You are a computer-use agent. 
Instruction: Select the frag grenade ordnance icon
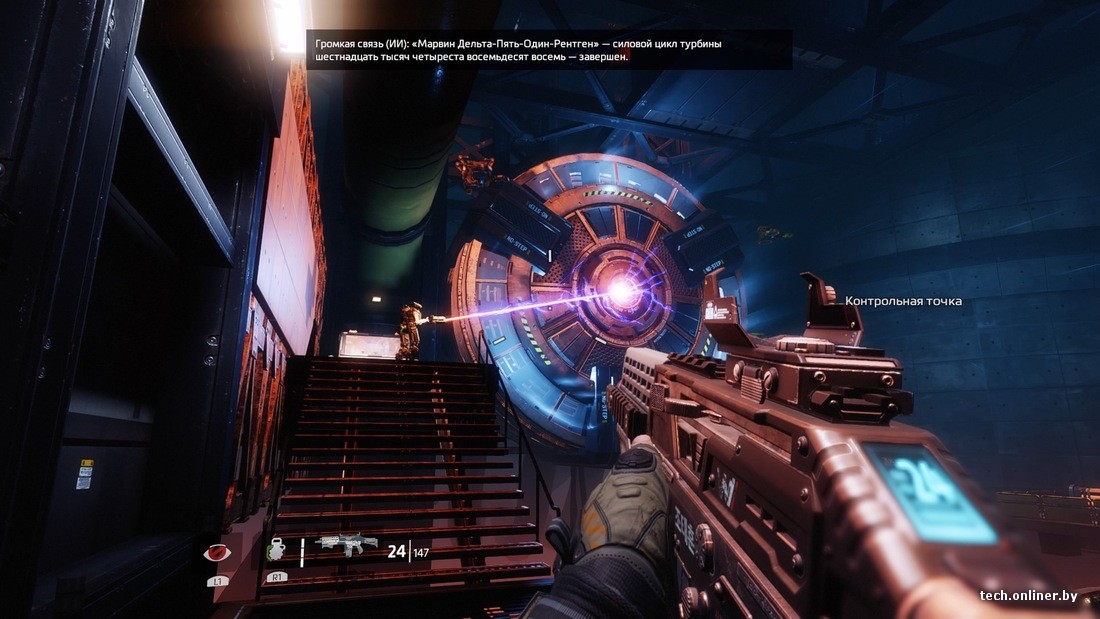276,550
